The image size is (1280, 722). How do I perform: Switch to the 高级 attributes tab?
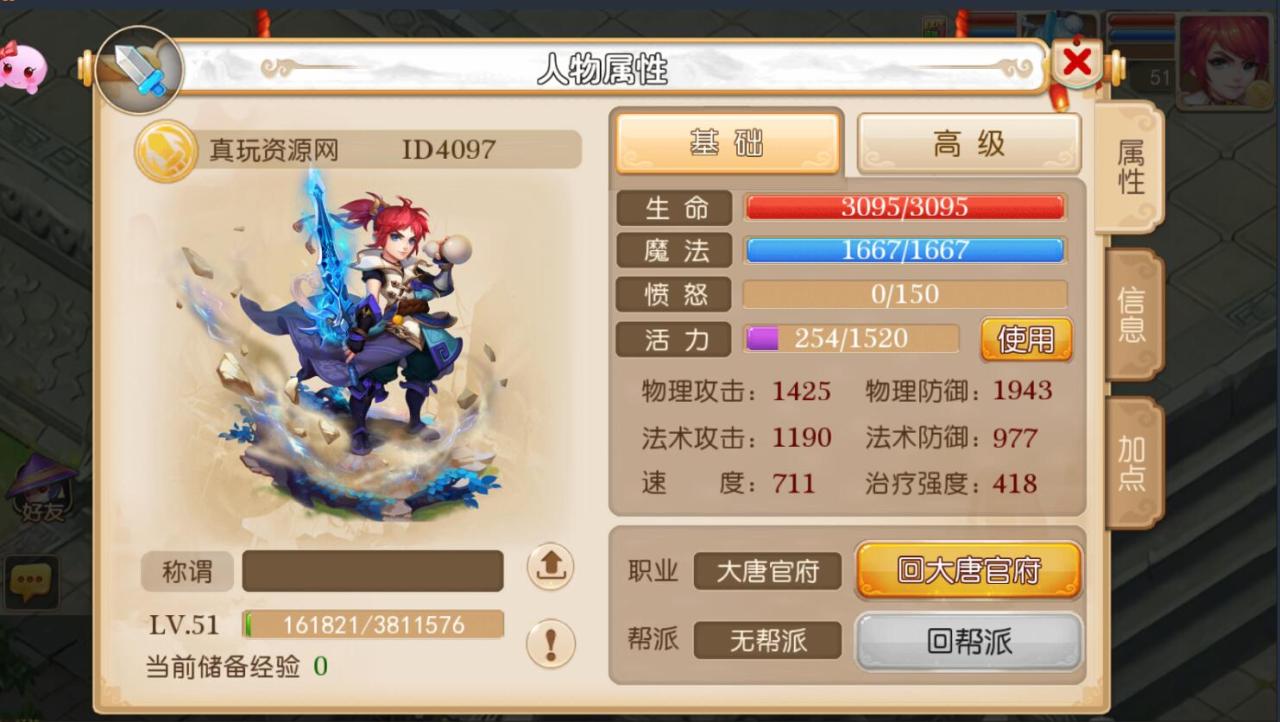[967, 142]
